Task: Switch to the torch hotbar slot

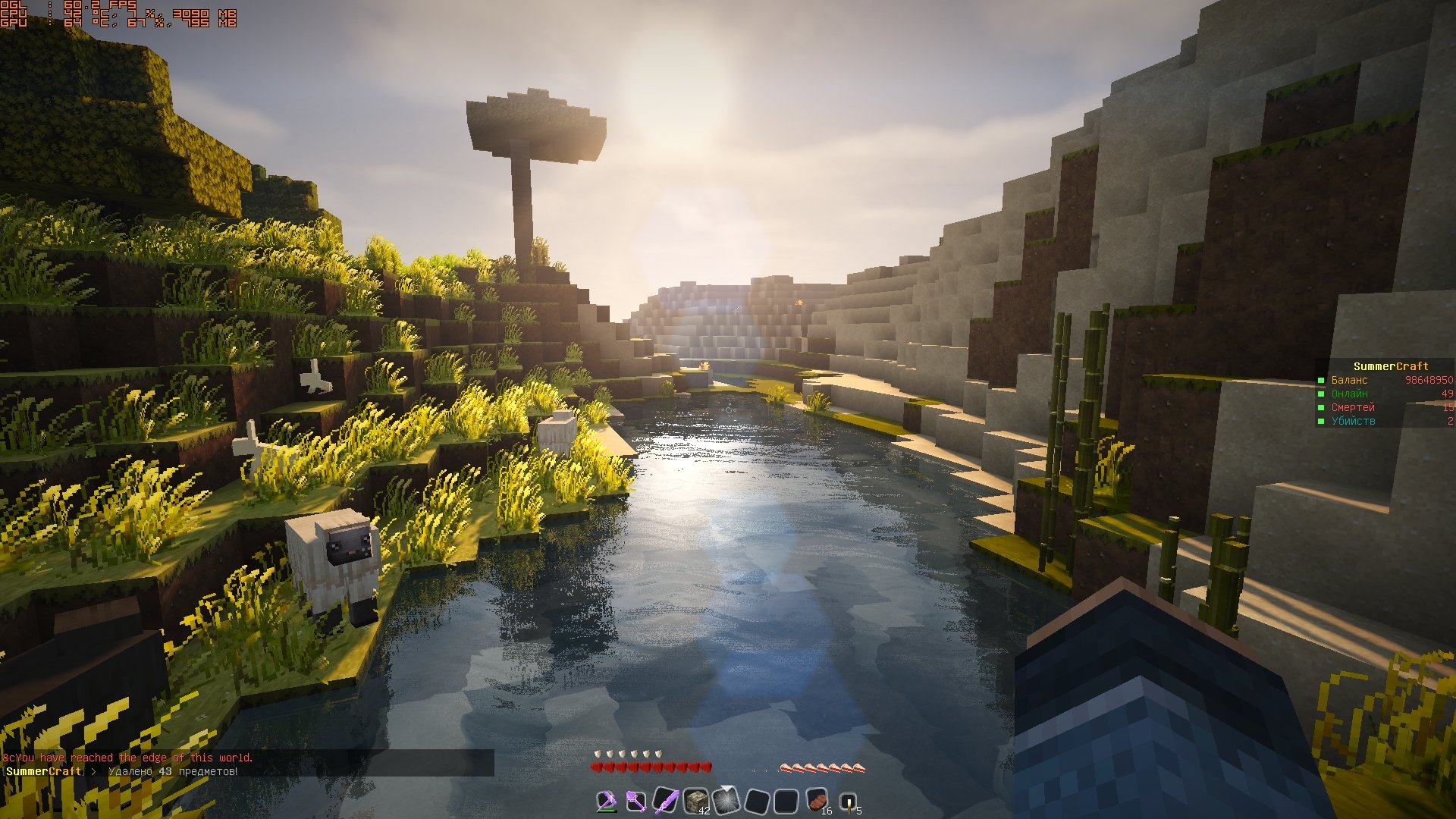Action: pyautogui.click(x=847, y=801)
